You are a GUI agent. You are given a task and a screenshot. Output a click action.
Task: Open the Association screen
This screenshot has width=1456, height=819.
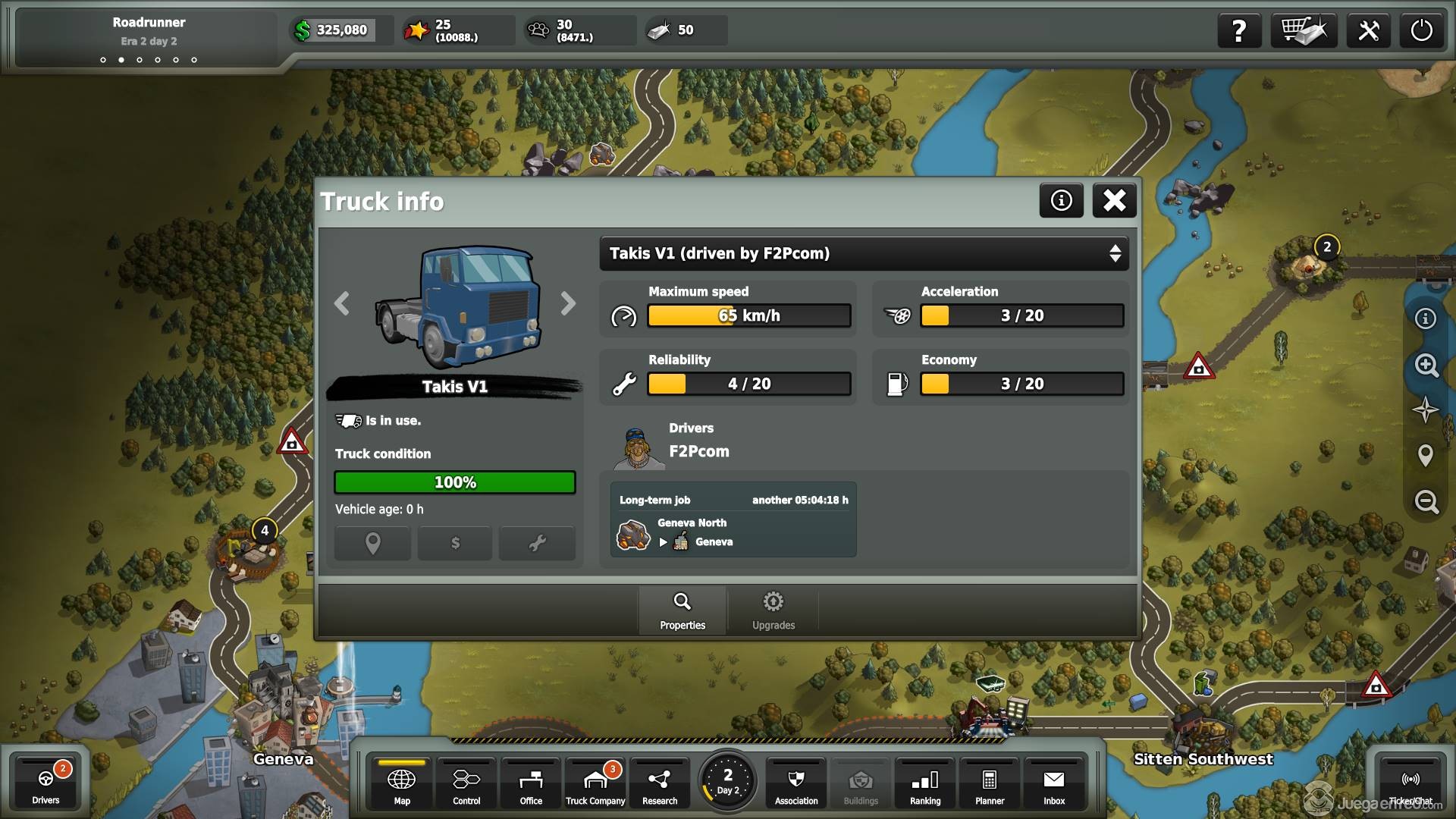tap(796, 785)
